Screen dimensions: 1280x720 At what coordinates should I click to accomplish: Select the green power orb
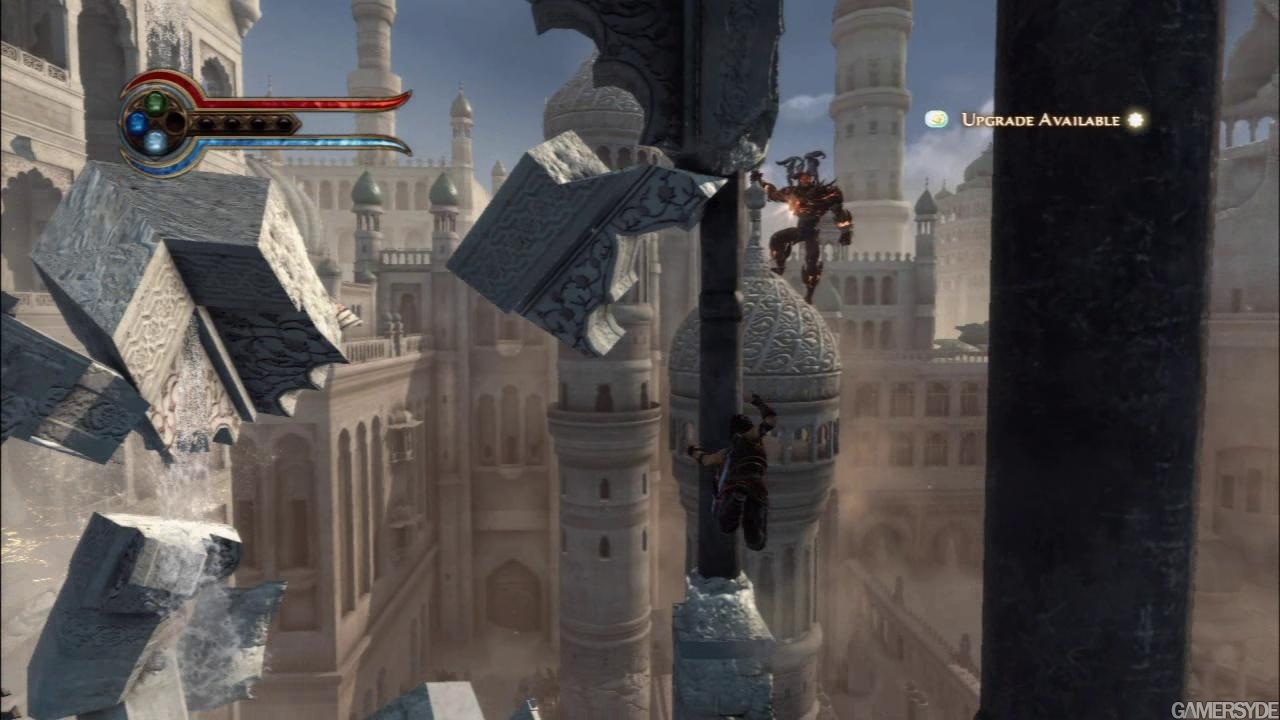pos(155,102)
